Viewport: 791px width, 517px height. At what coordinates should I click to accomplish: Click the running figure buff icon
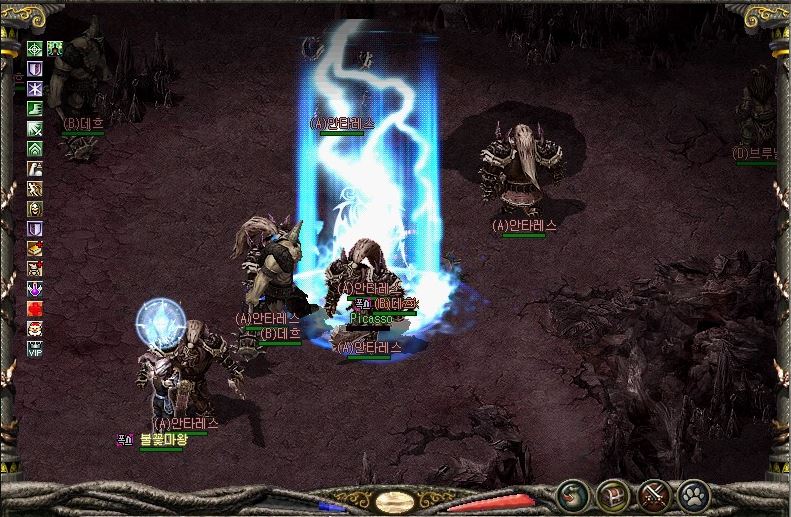35,188
